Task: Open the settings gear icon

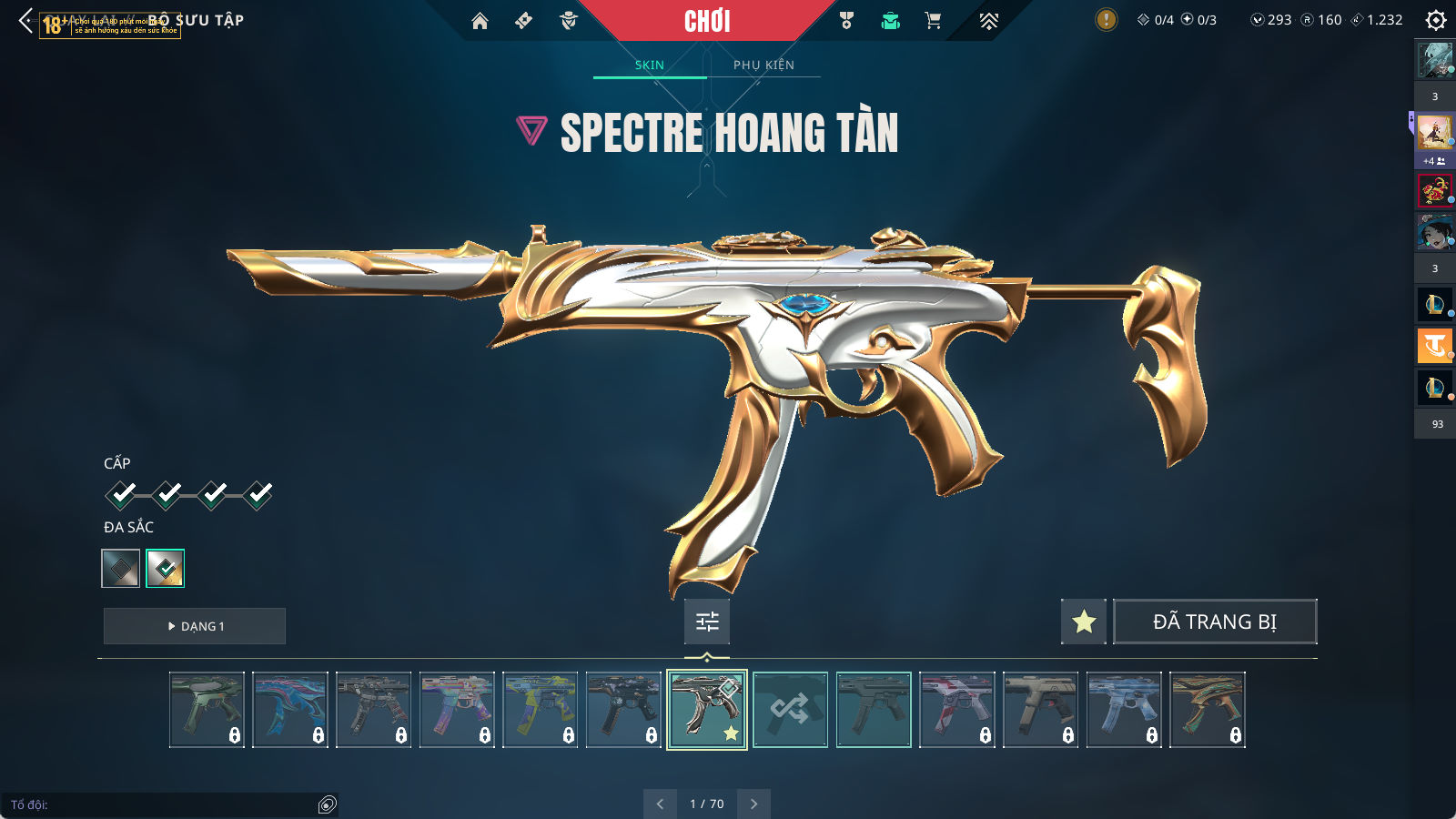Action: click(1436, 20)
